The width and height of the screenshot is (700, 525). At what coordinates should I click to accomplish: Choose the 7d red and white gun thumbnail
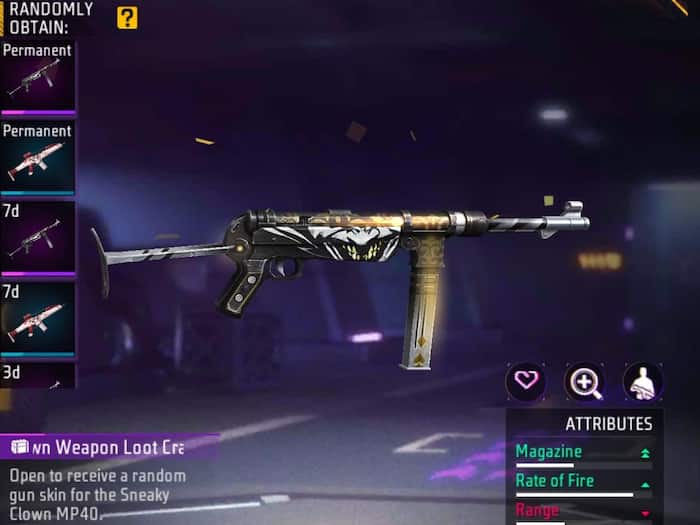click(x=37, y=319)
